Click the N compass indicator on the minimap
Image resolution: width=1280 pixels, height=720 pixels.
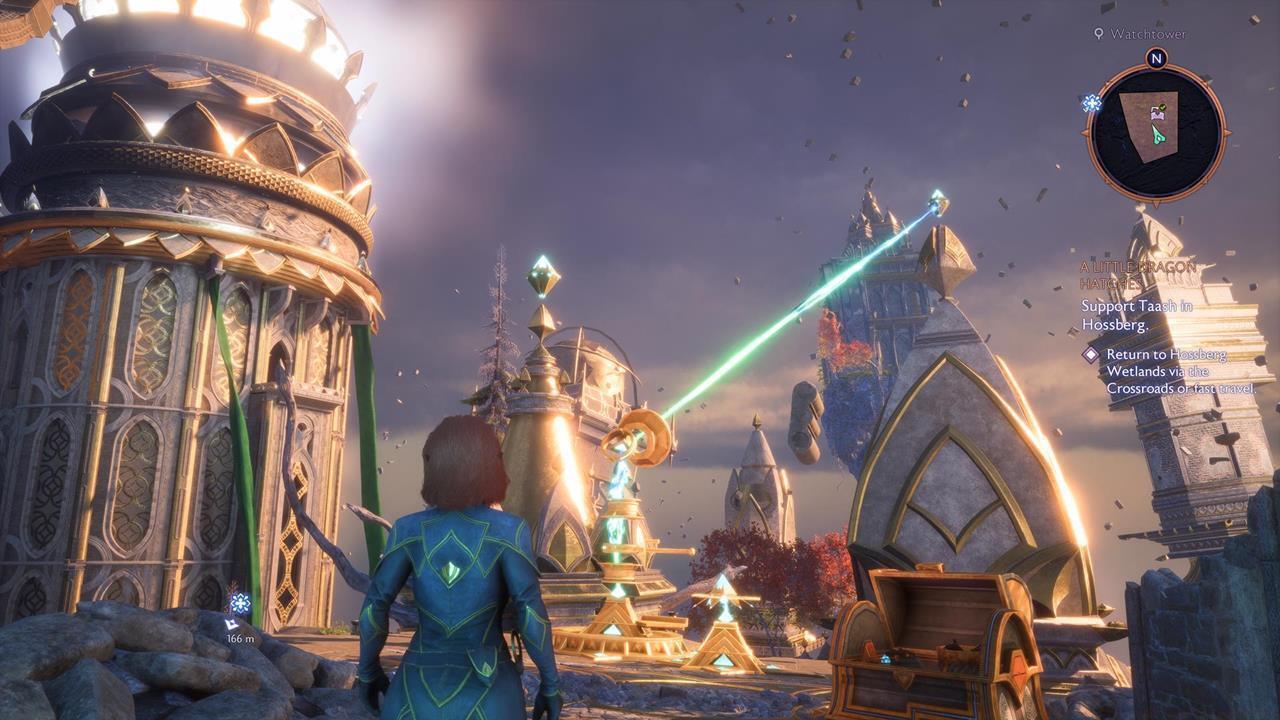point(1156,59)
